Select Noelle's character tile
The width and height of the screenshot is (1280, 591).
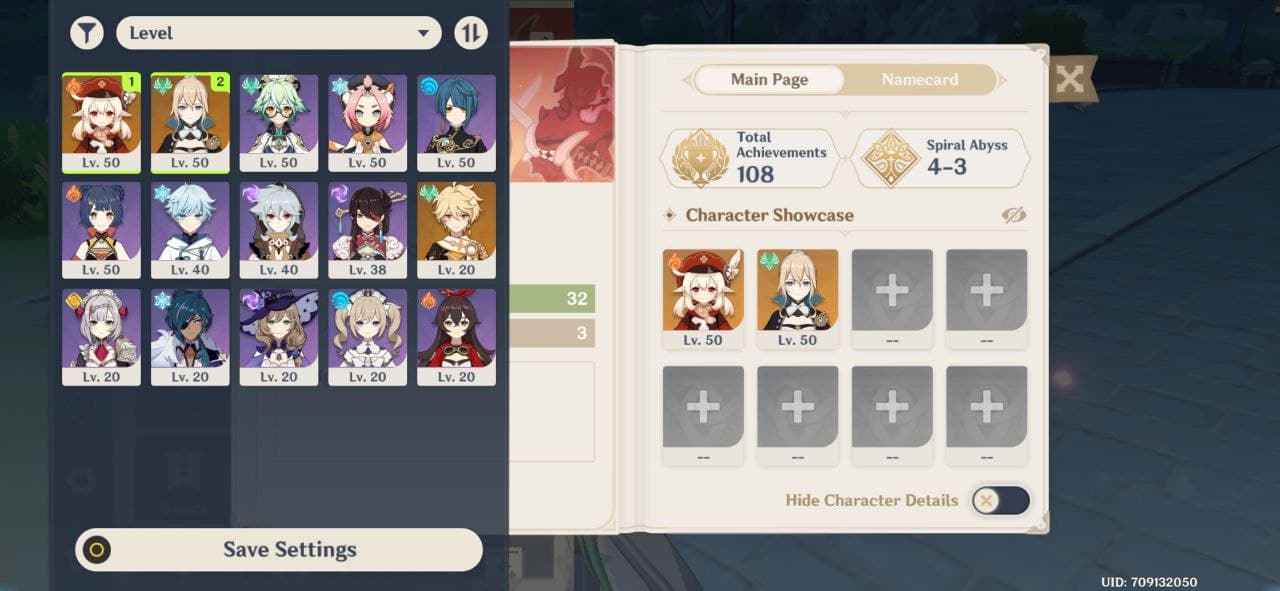tap(101, 337)
